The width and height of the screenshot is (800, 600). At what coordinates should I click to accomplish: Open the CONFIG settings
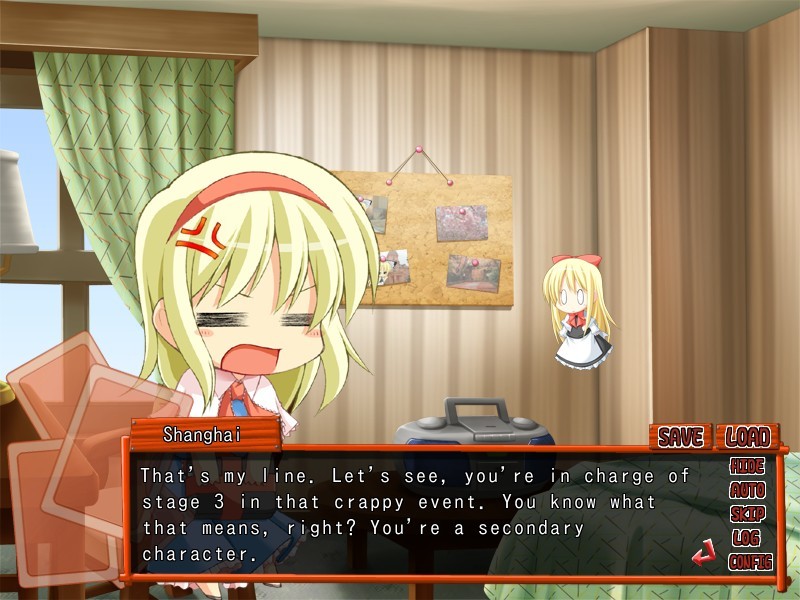(x=750, y=562)
